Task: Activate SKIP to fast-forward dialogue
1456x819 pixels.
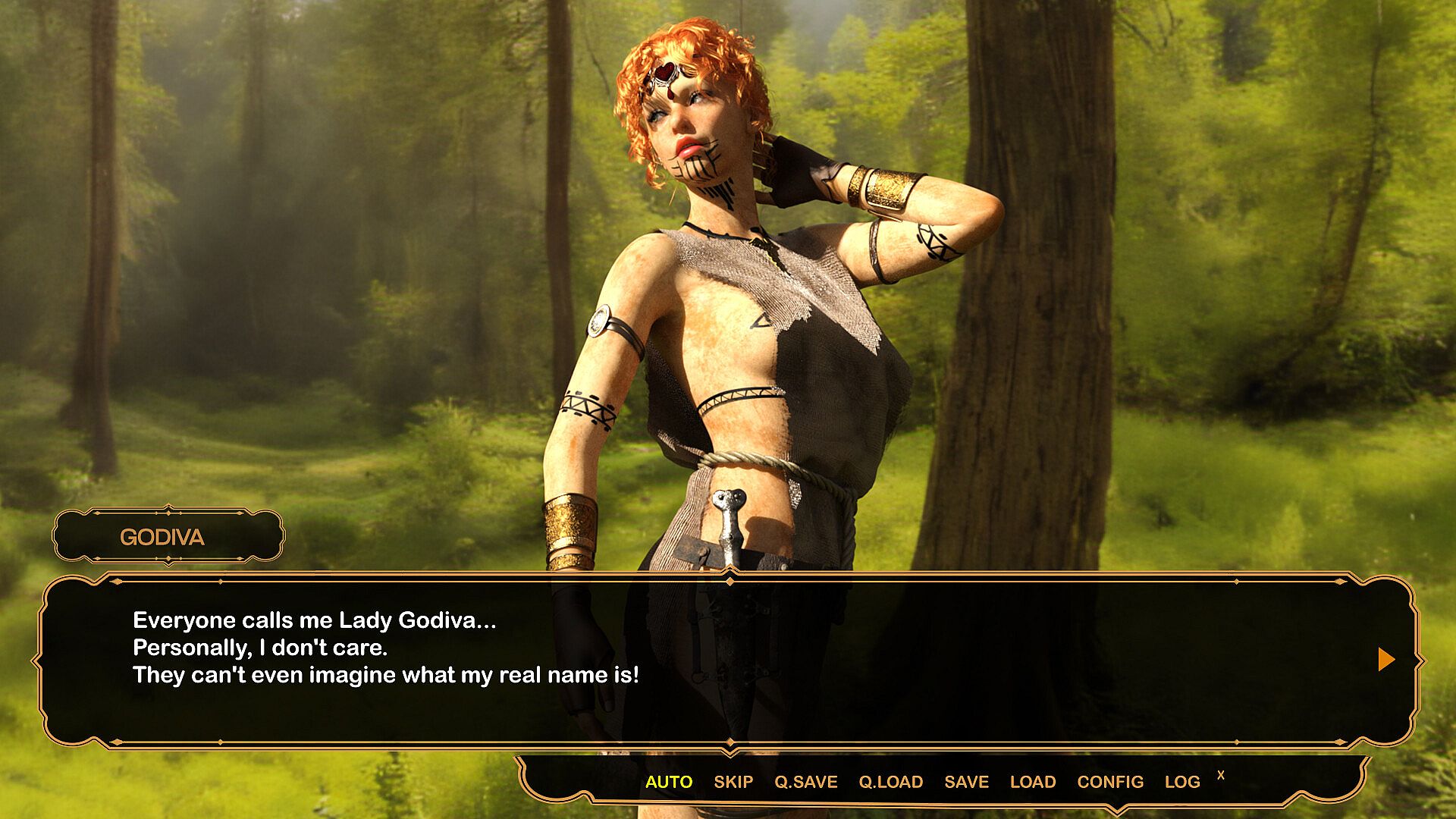Action: click(x=733, y=782)
